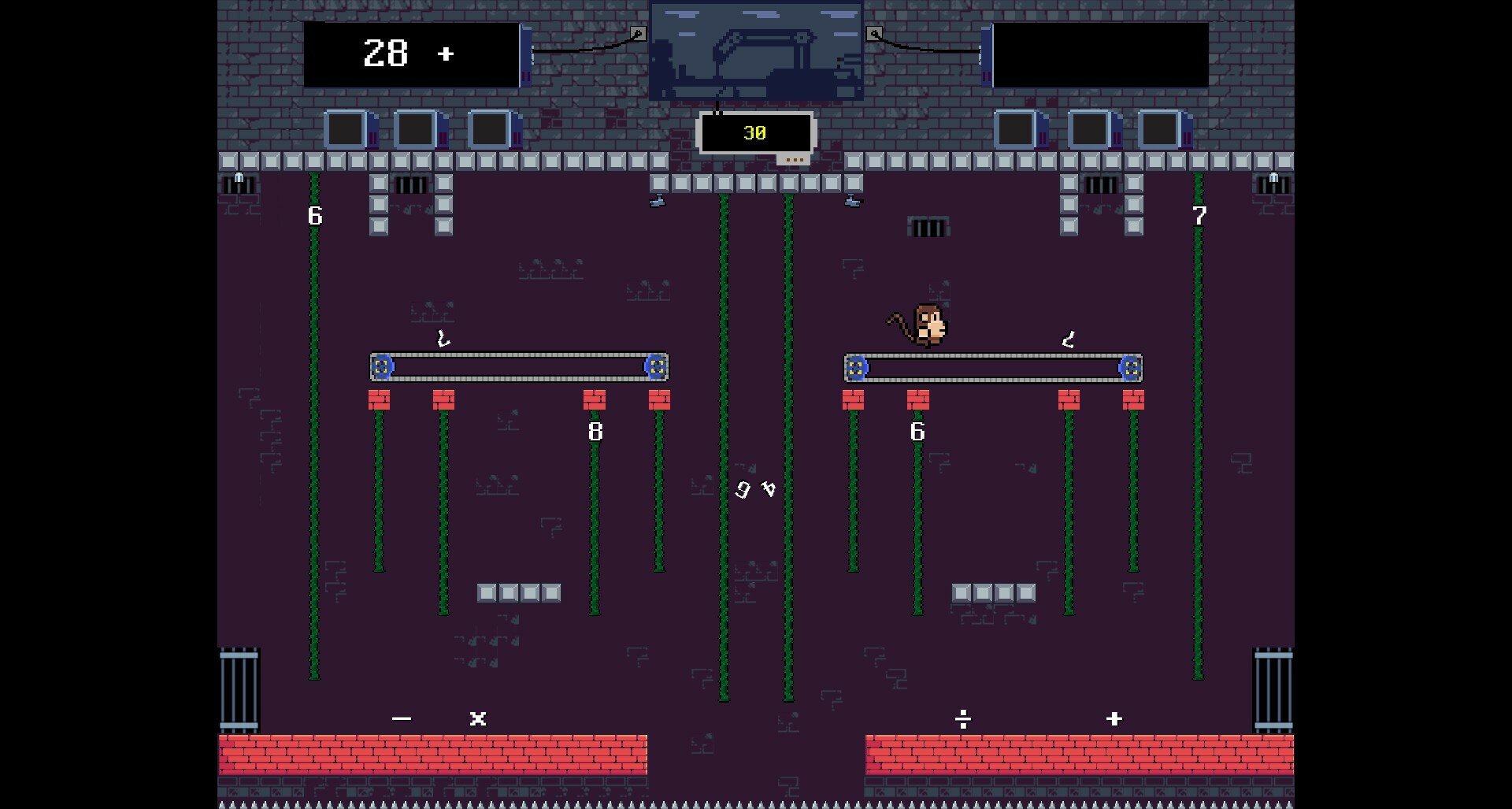The height and width of the screenshot is (809, 1512).
Task: Select the falling number 8 near the vine
Action: 595,431
